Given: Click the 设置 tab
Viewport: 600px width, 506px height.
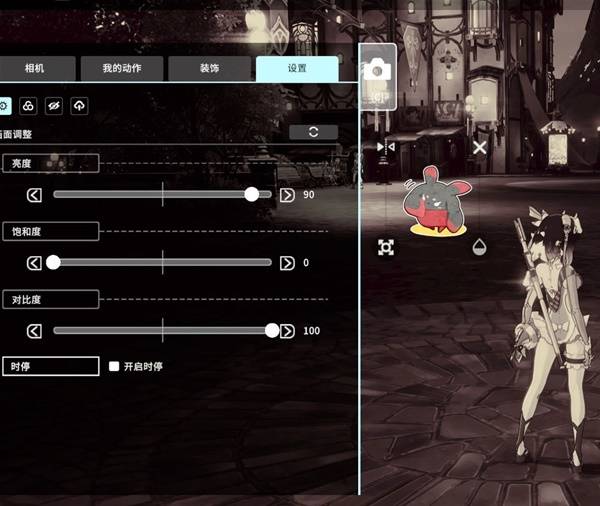Looking at the screenshot, I should (x=296, y=69).
